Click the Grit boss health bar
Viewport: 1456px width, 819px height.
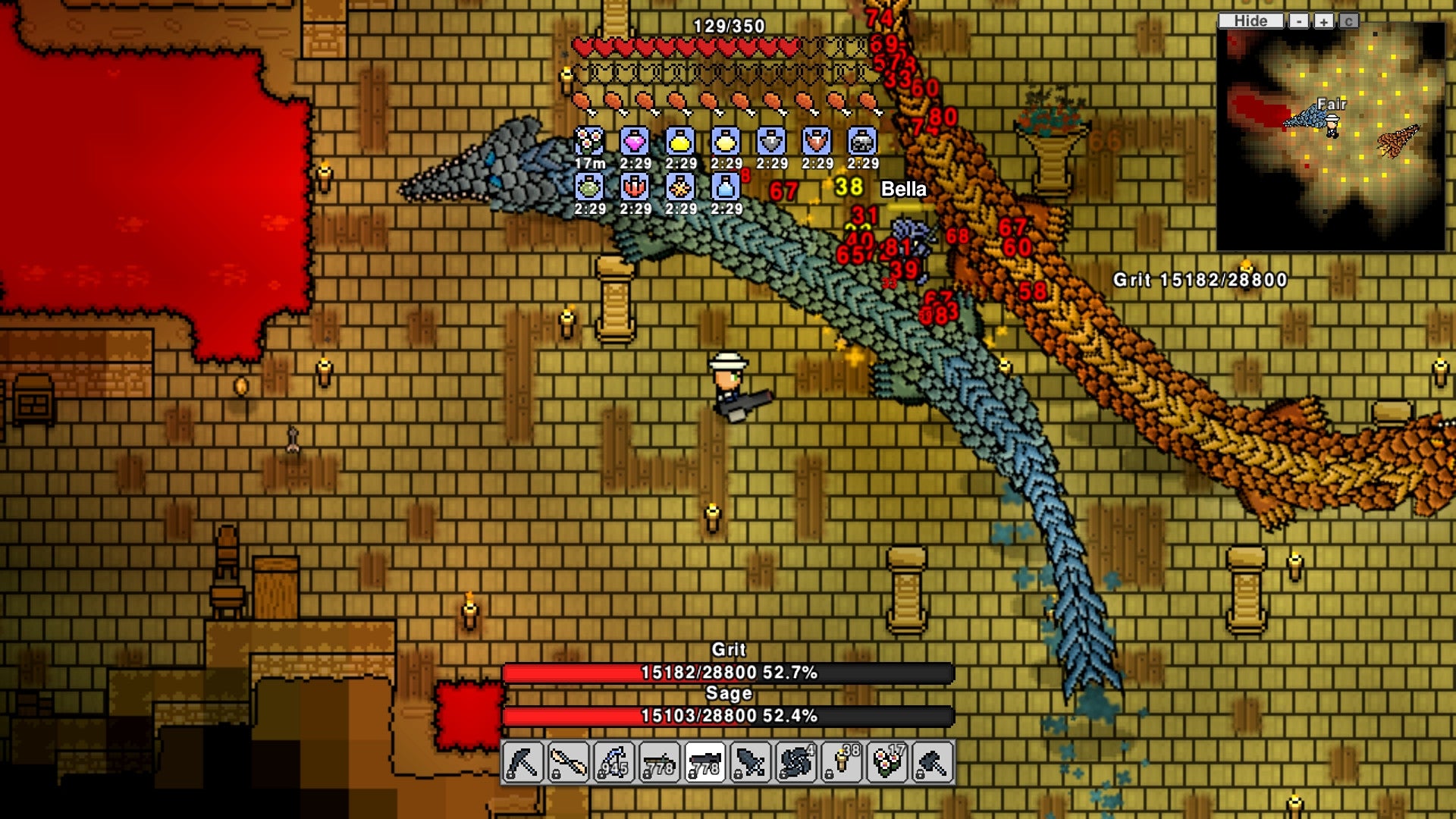pos(728,672)
